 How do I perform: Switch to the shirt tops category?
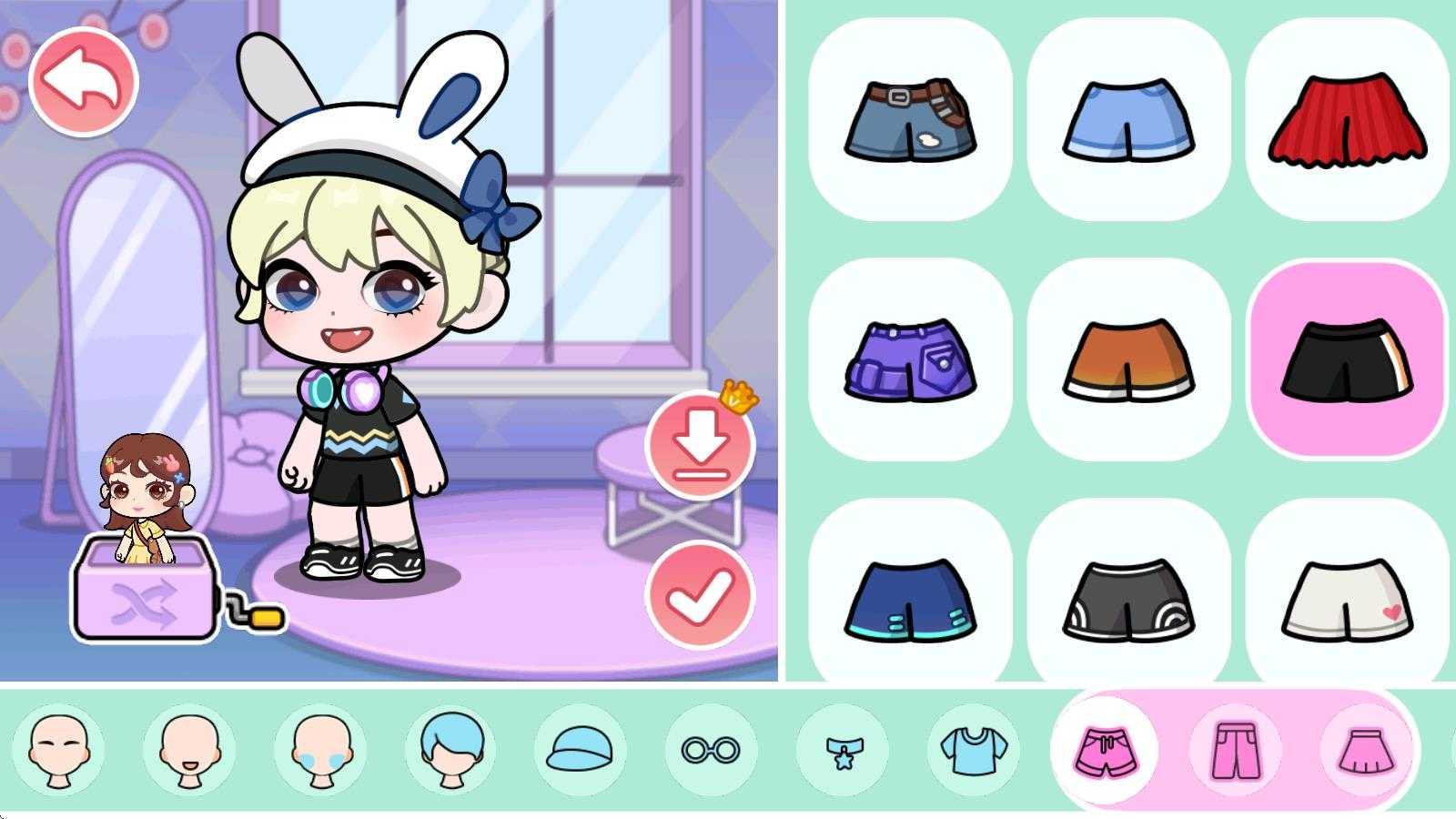click(973, 751)
